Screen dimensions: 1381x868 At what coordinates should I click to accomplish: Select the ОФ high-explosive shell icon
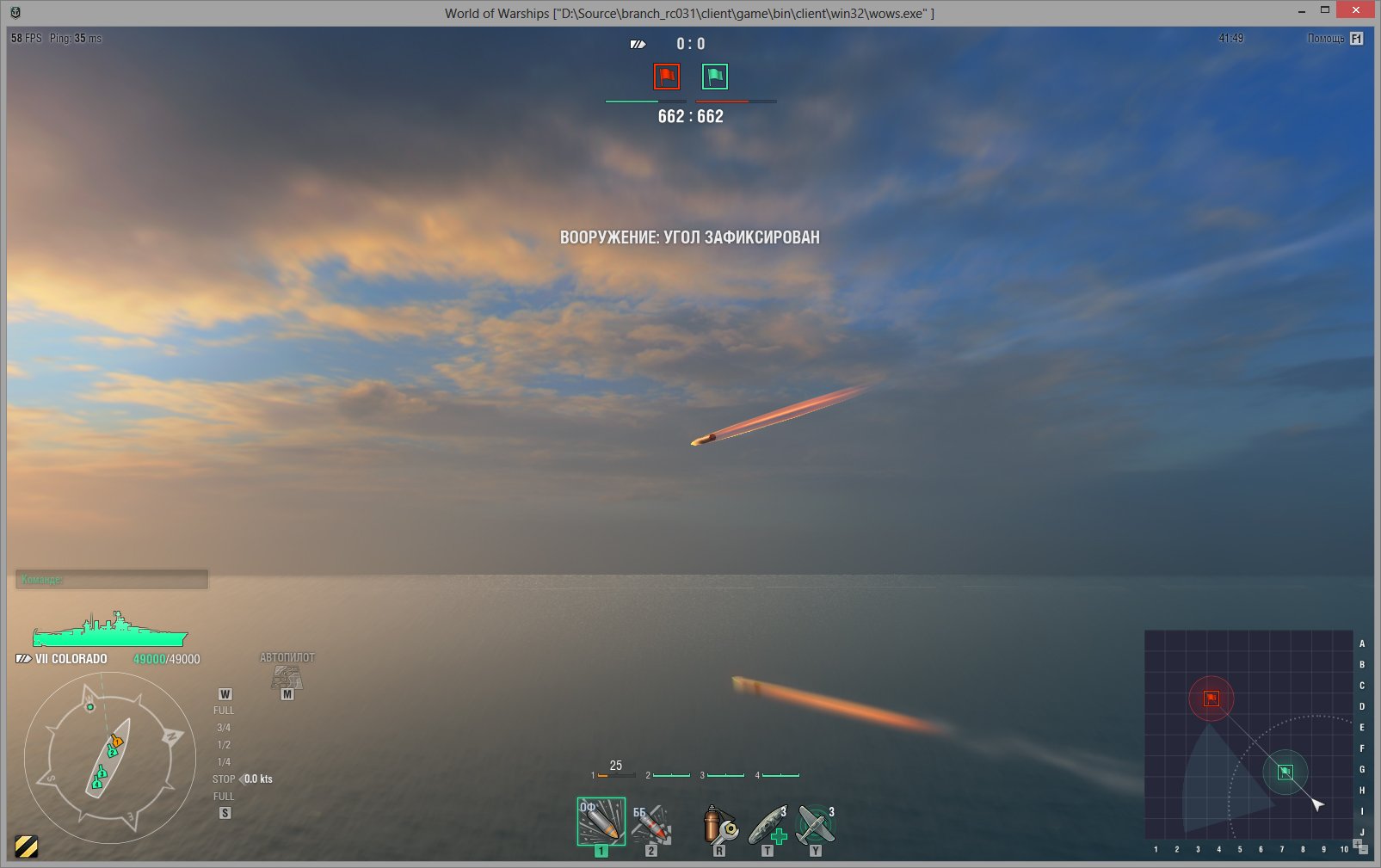[600, 822]
